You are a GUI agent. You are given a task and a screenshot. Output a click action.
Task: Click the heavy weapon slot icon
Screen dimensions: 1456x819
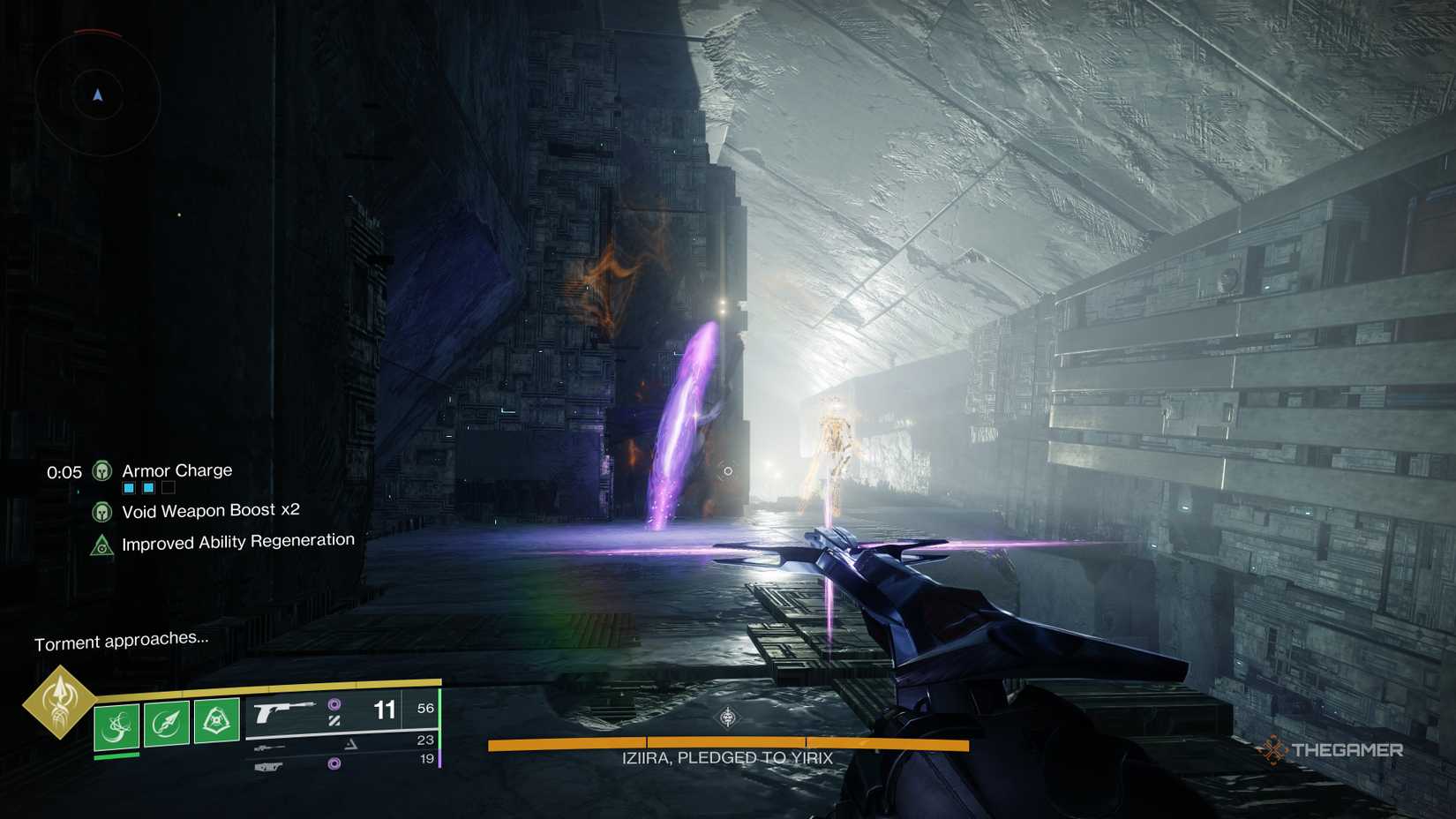pos(267,766)
